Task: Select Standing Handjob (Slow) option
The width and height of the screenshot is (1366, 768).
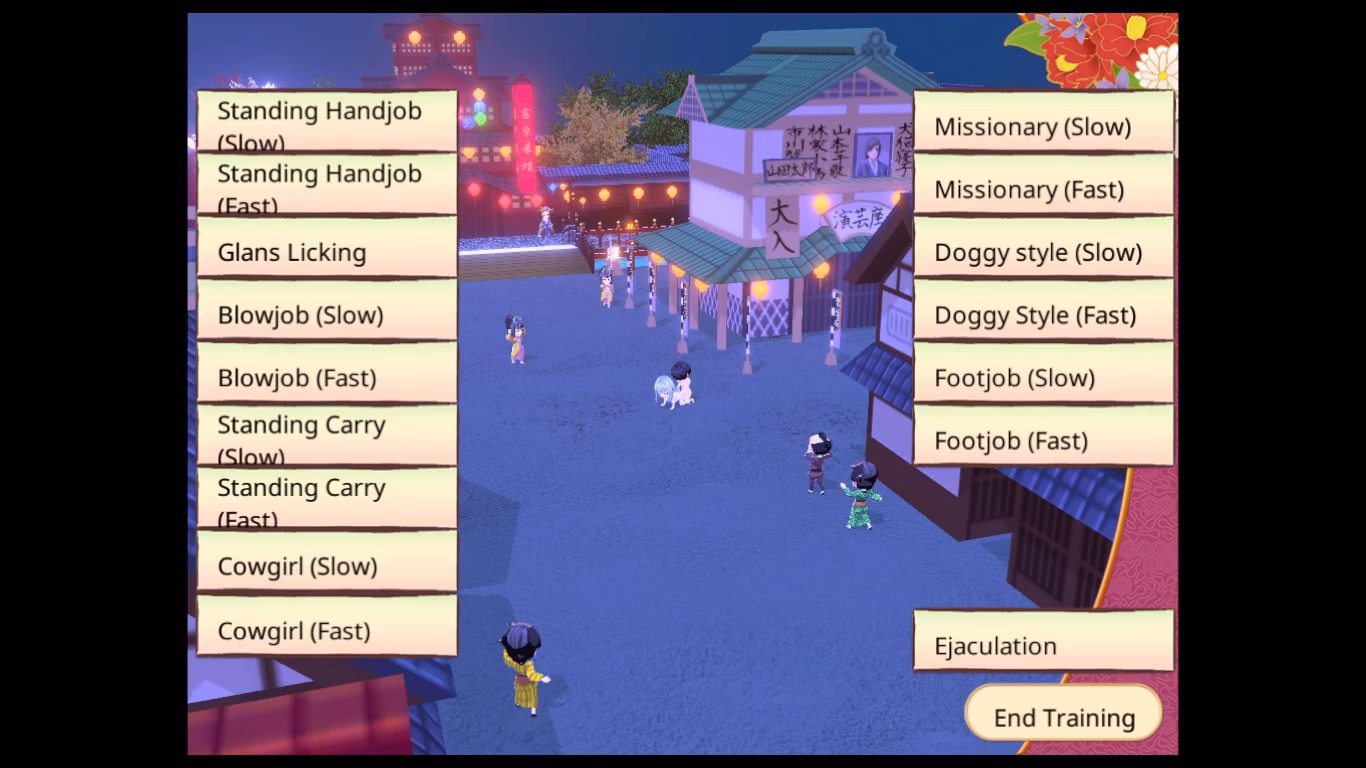Action: coord(327,121)
